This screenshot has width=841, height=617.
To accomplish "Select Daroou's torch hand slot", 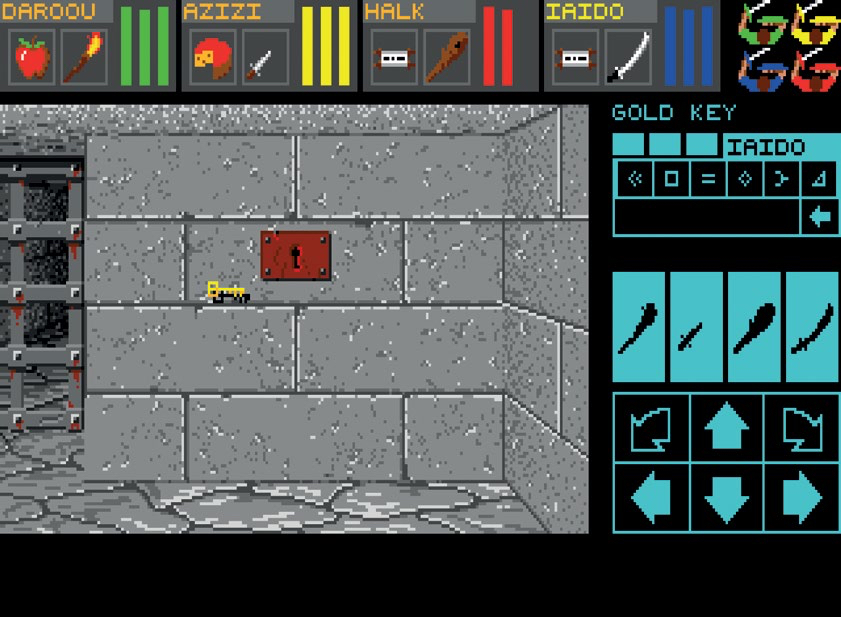I will tap(84, 57).
